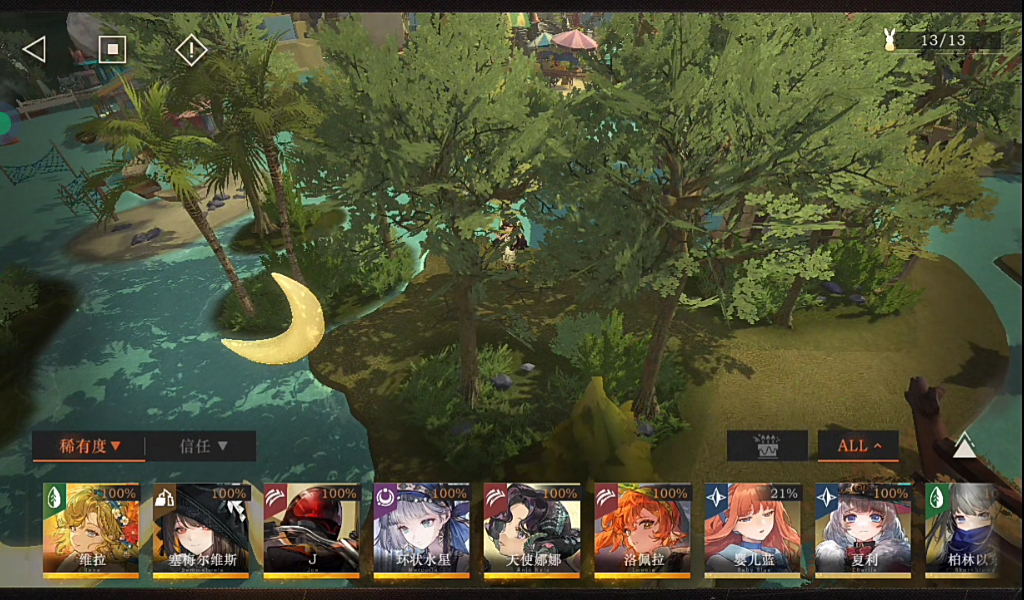Pick the character card J
Viewport: 1024px width, 600px height.
(x=311, y=531)
